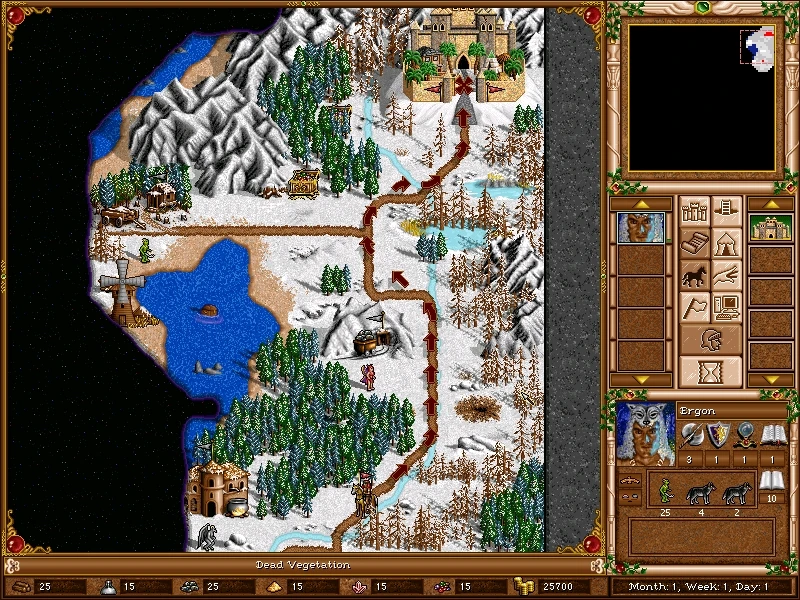The width and height of the screenshot is (800, 600).
Task: Open the kingdom overview castle button
Action: click(693, 211)
